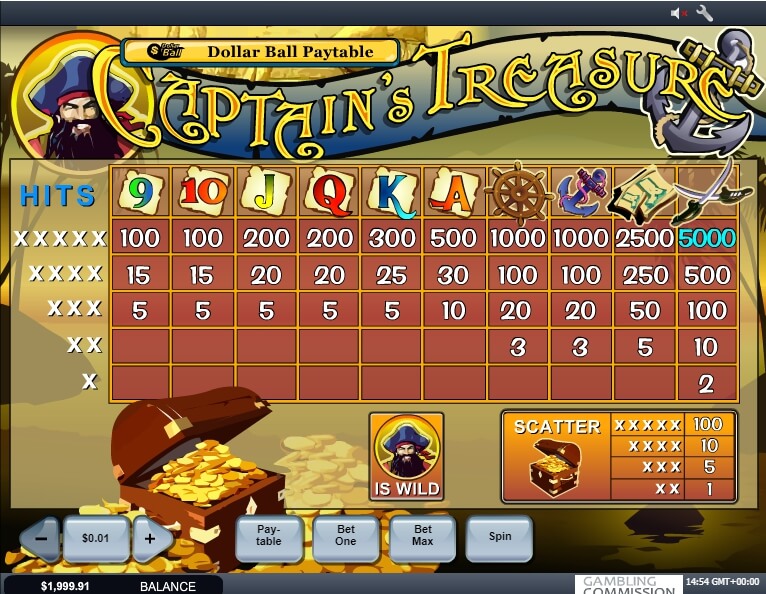
Task: Click the Bet One button
Action: [345, 538]
